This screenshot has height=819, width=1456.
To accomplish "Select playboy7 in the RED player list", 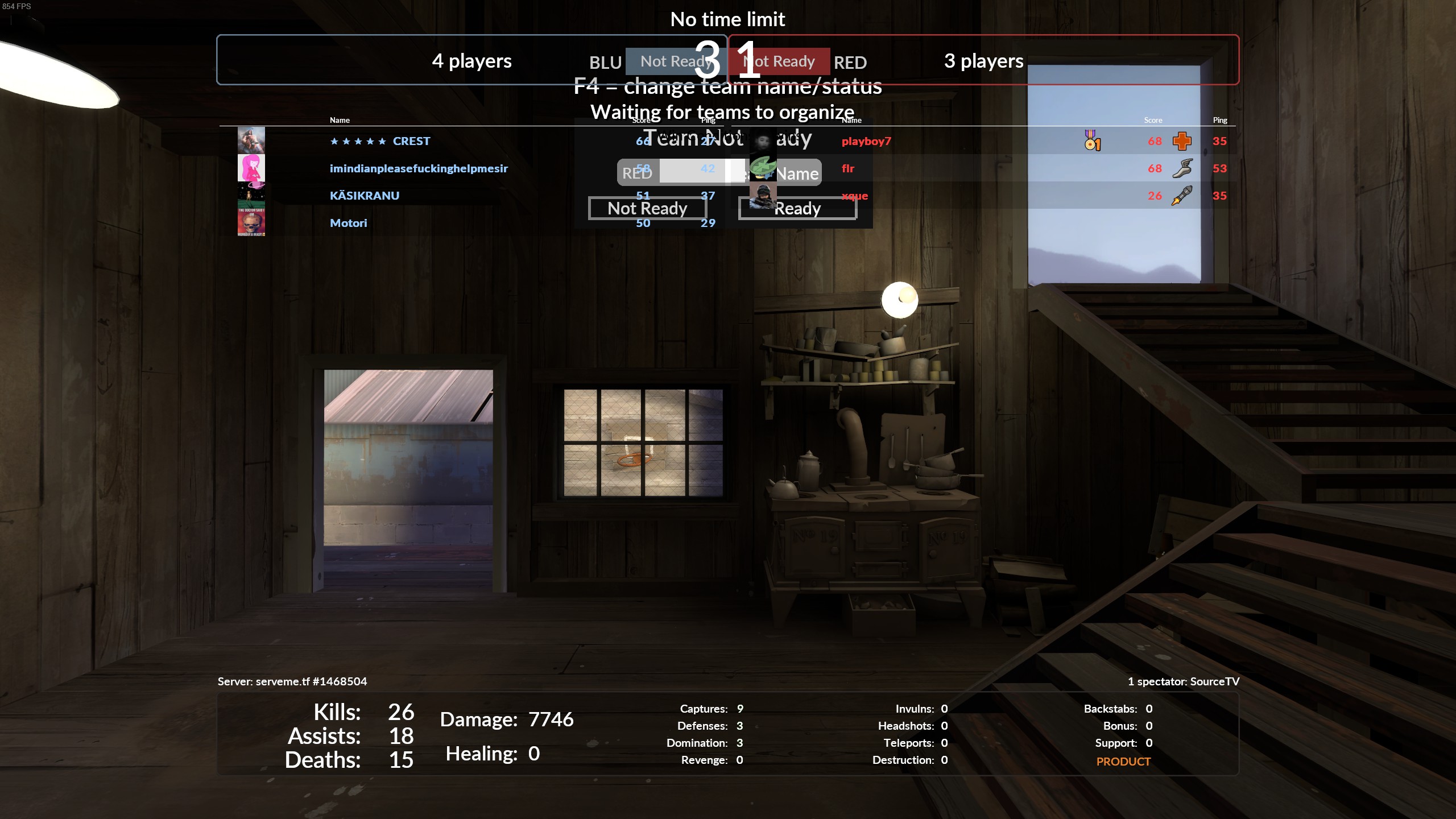I will (x=866, y=141).
